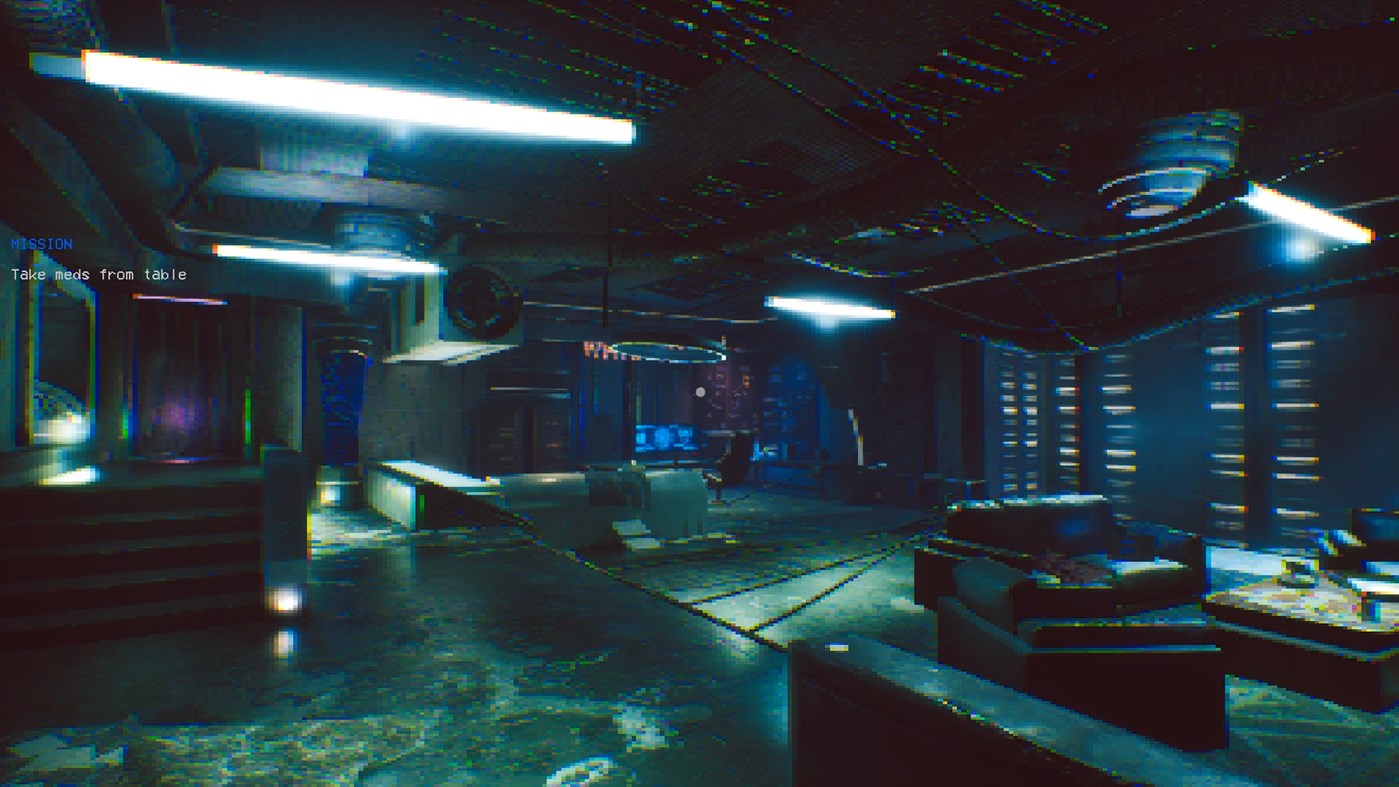This screenshot has height=787, width=1399.
Task: Click the MISSION heading text
Action: click(x=41, y=243)
